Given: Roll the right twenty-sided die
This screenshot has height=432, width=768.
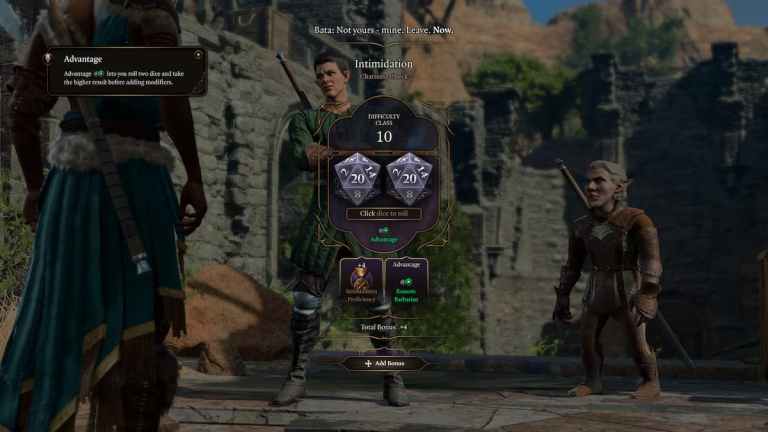Looking at the screenshot, I should [x=408, y=179].
